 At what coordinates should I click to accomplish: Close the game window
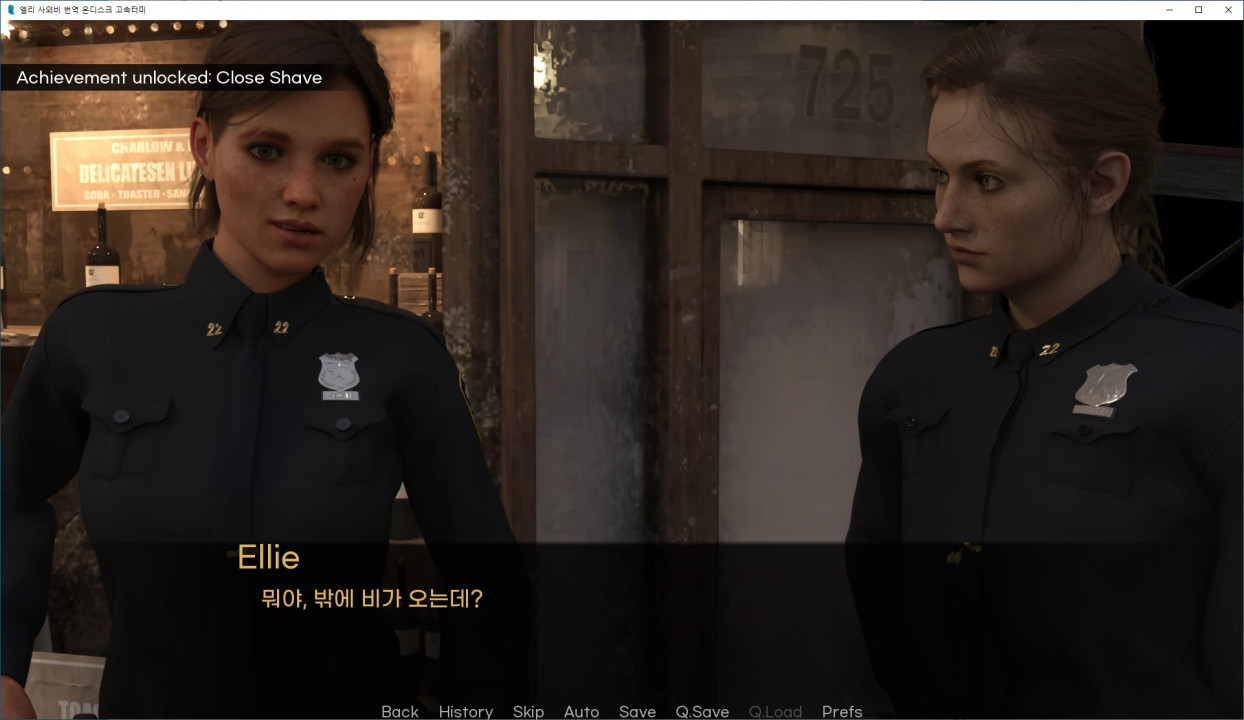pos(1228,9)
